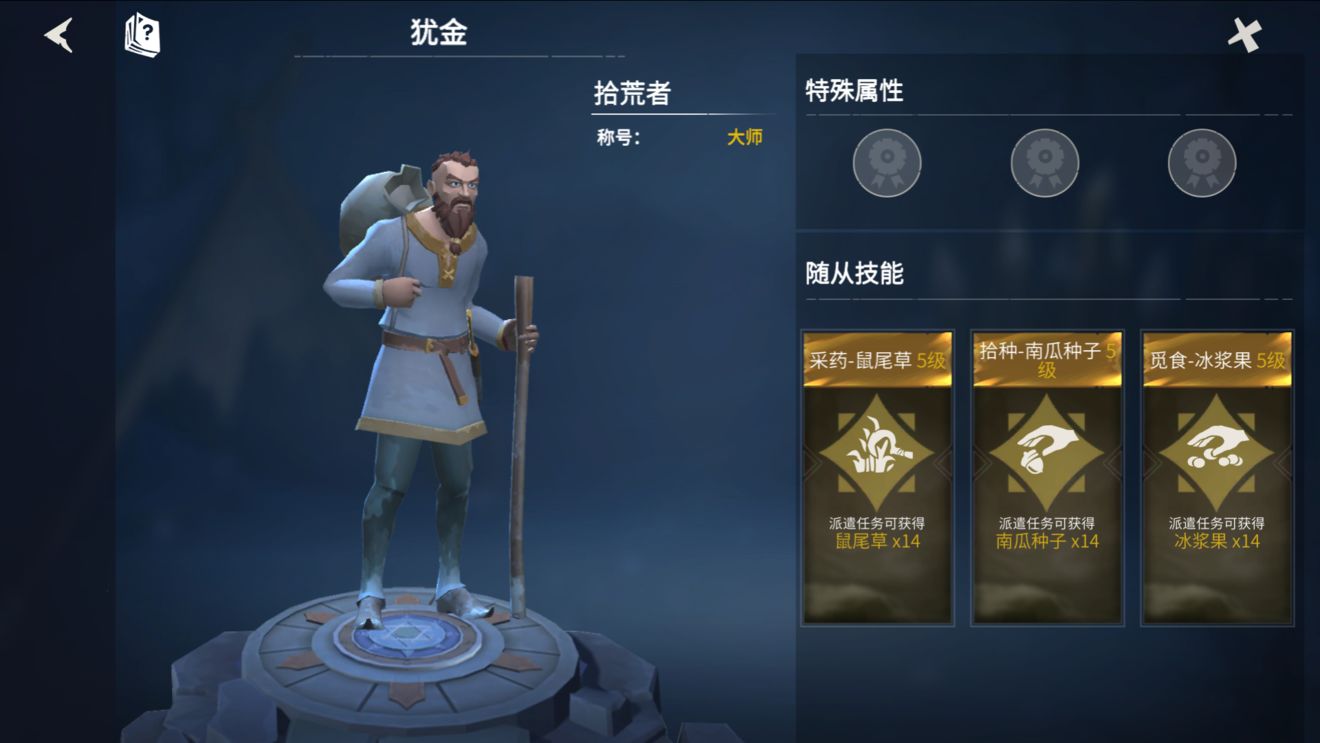
Task: Click the back arrow in the top-left corner
Action: [57, 35]
